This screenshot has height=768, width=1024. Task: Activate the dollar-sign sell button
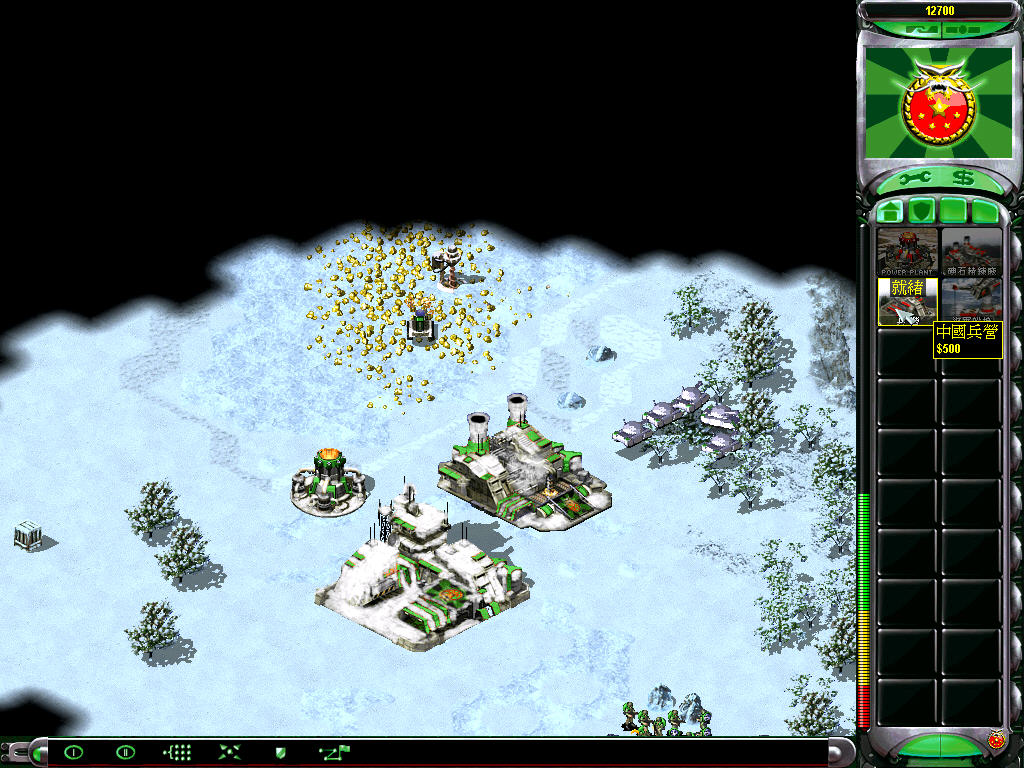tap(962, 178)
